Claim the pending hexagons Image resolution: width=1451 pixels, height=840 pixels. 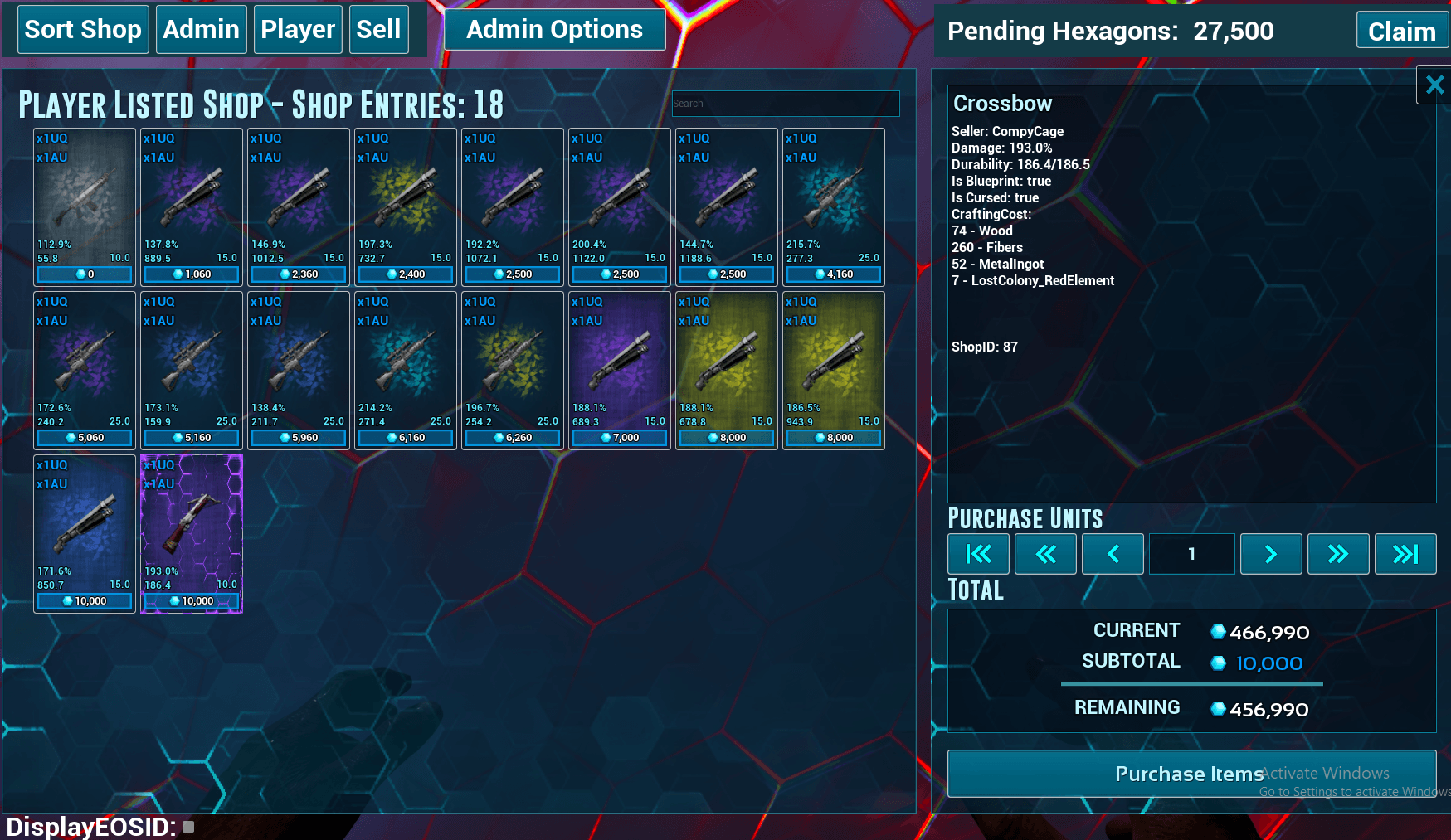coord(1401,32)
